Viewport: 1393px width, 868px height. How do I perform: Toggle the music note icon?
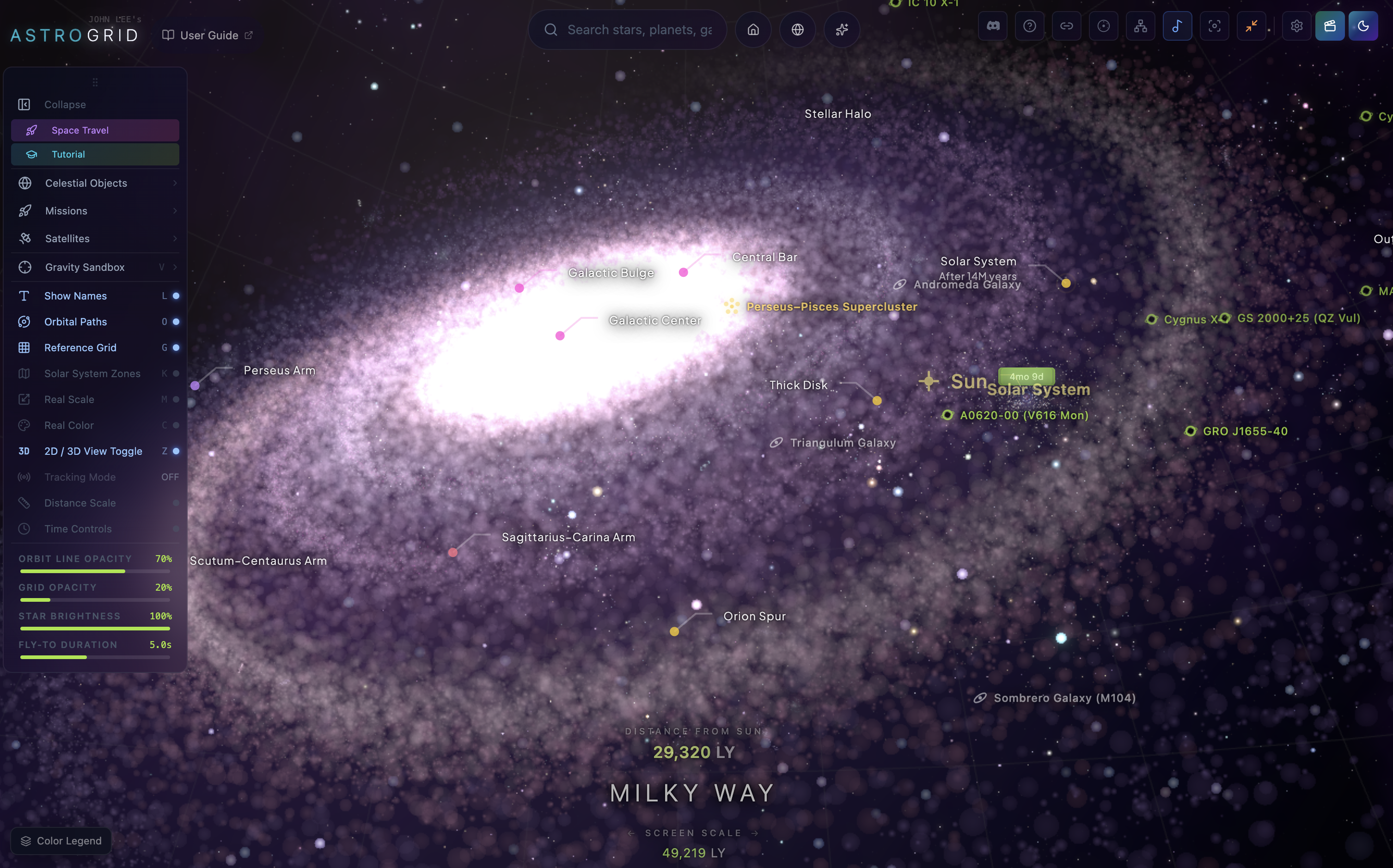pos(1177,26)
